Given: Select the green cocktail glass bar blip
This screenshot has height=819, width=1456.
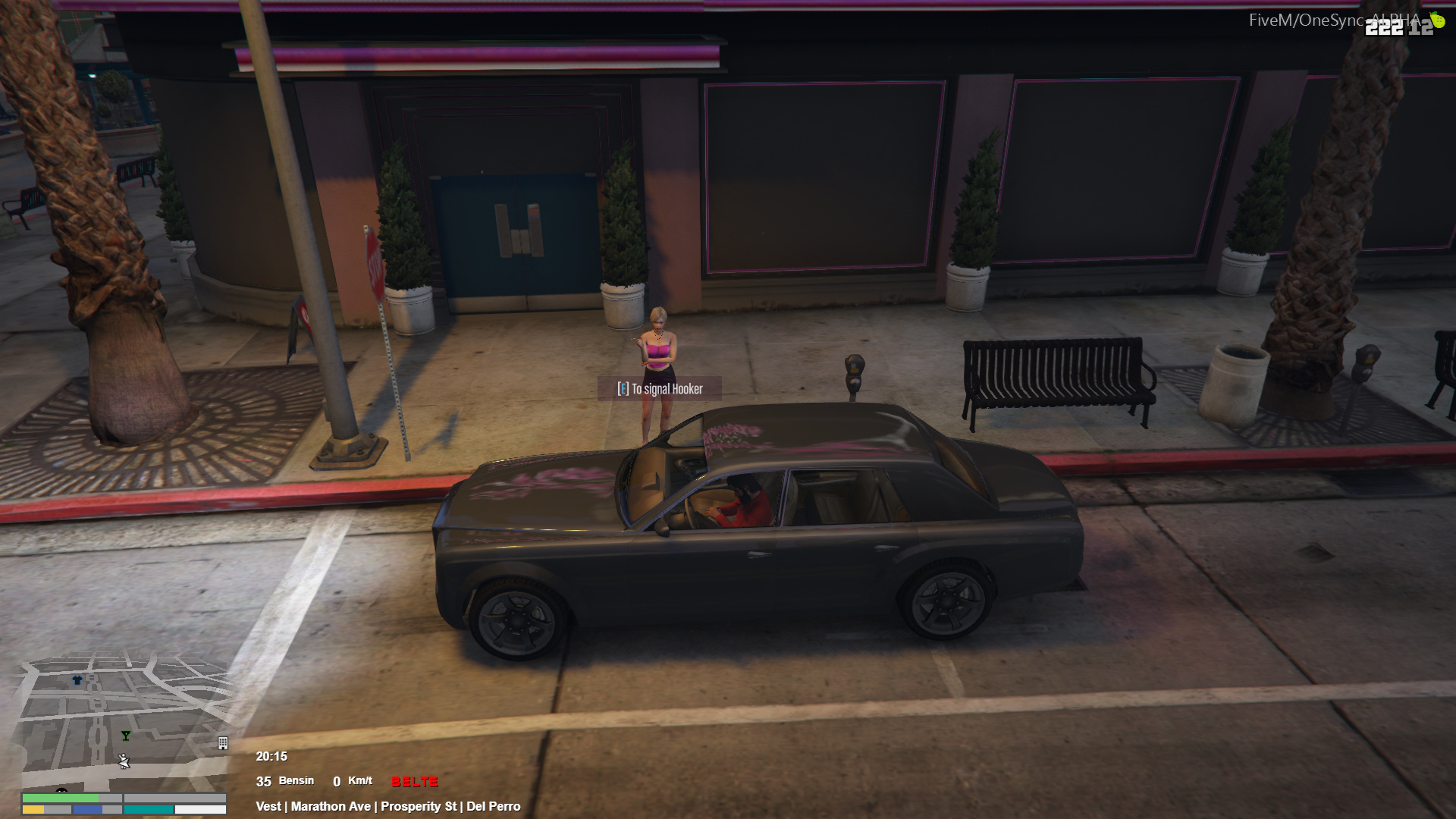Looking at the screenshot, I should [x=126, y=736].
